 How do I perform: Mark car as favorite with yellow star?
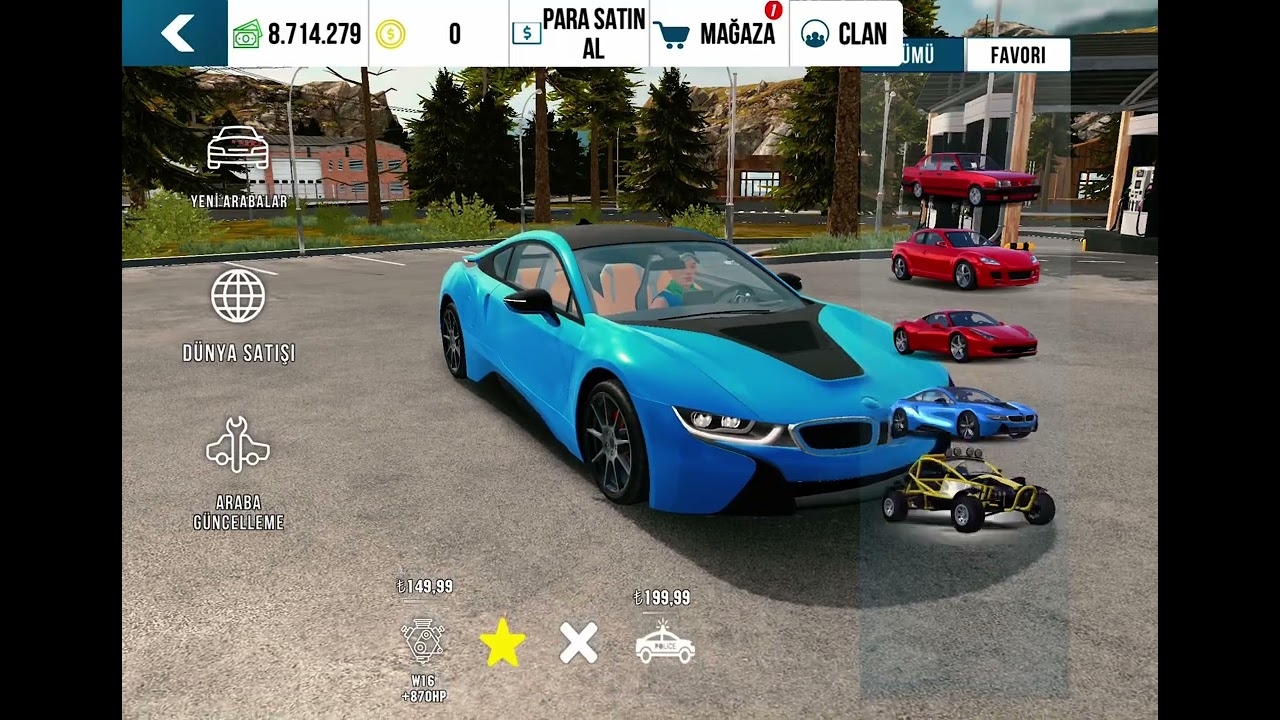502,642
